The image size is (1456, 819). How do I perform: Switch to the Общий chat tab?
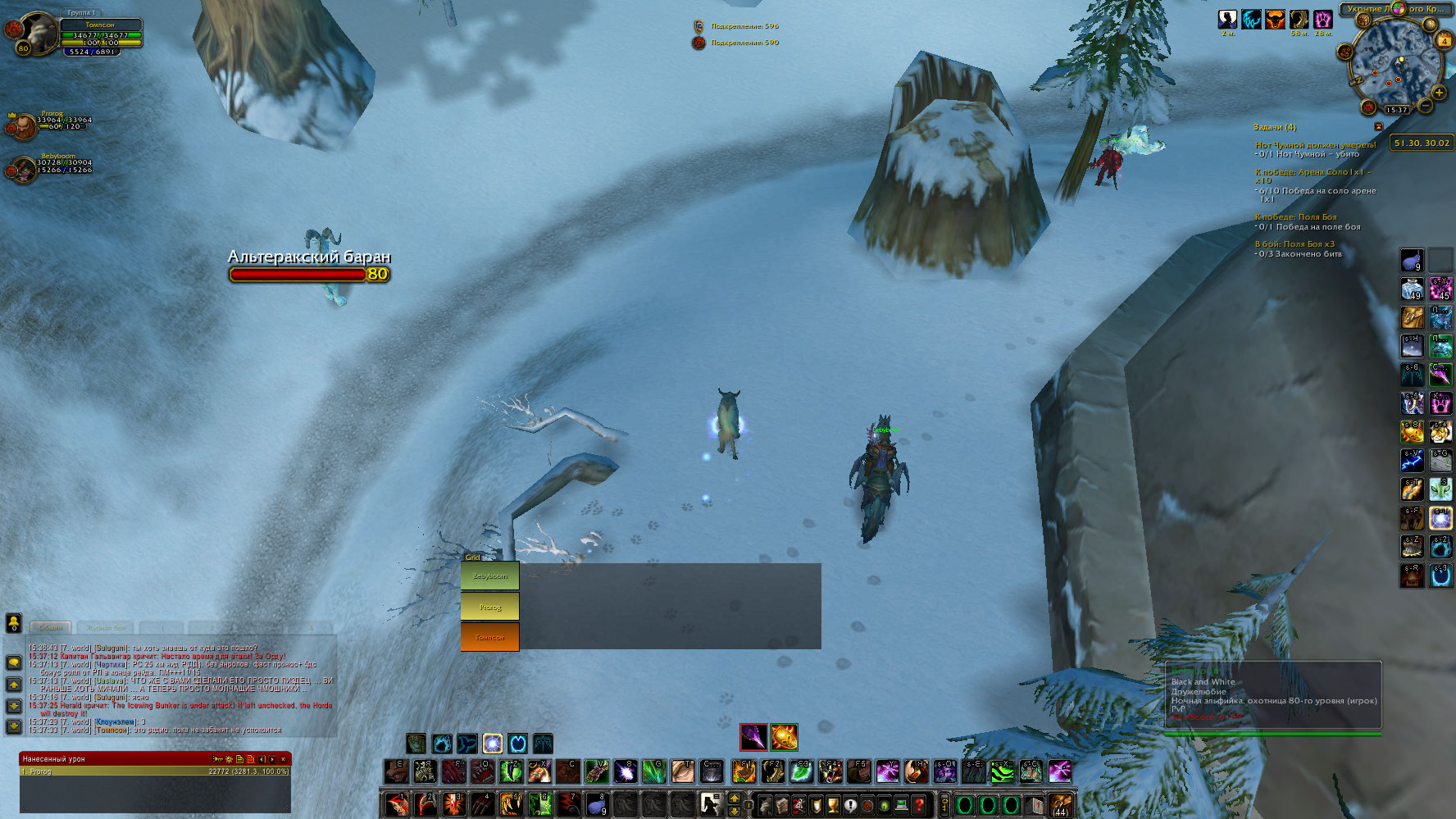51,627
